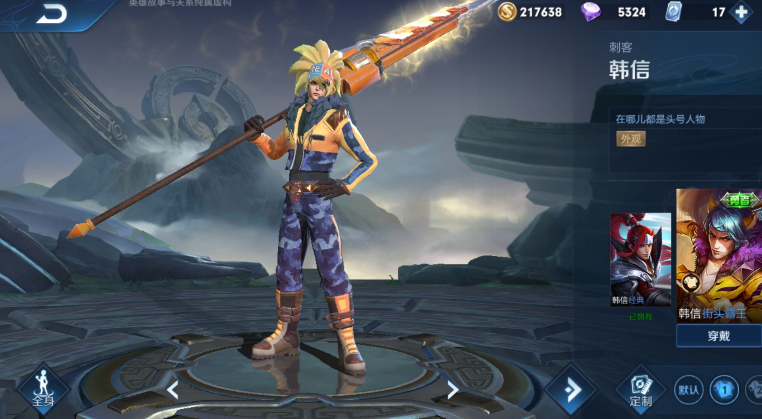Equip the skin with the 穿戴 button
This screenshot has width=762, height=419.
[718, 336]
